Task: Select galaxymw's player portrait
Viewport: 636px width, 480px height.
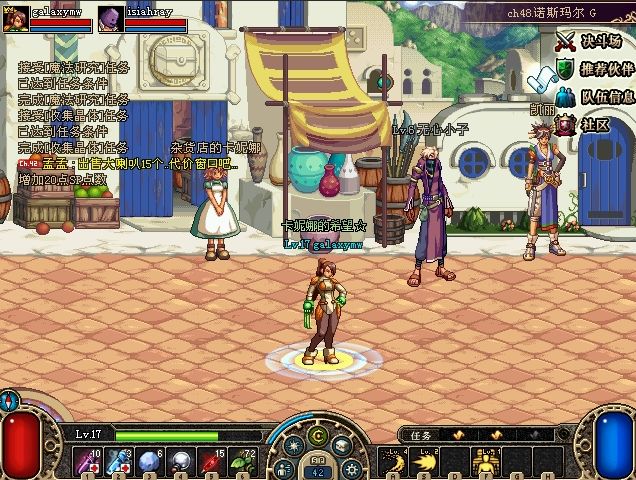Action: [15, 16]
